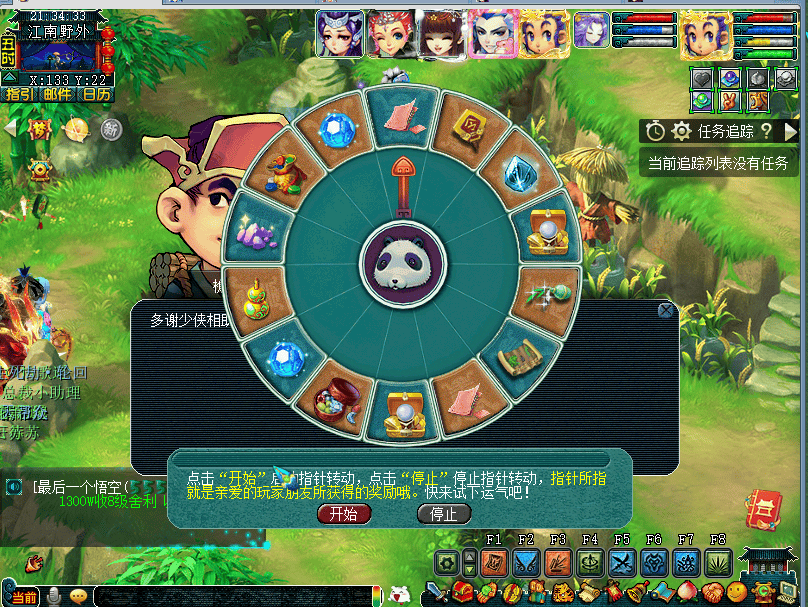Viewport: 808px width, 607px height.
Task: Click the grey 新 round icon
Action: click(x=111, y=129)
